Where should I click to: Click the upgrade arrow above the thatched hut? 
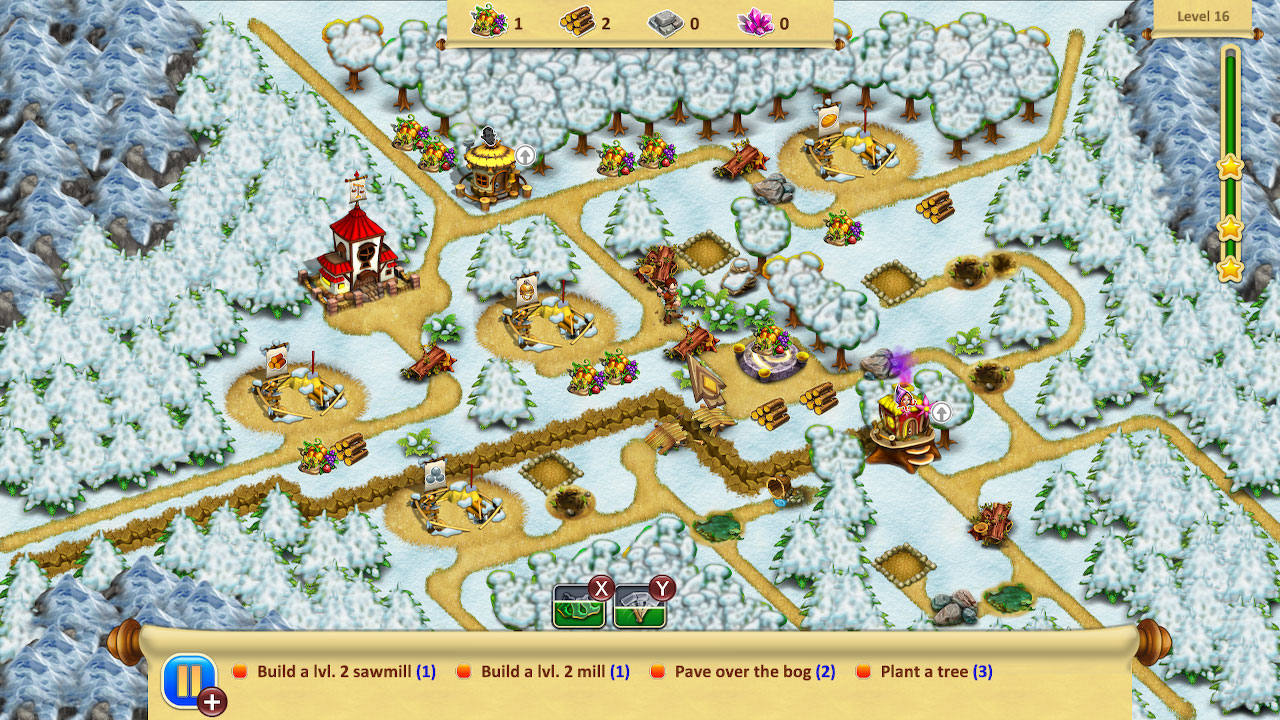click(x=527, y=155)
